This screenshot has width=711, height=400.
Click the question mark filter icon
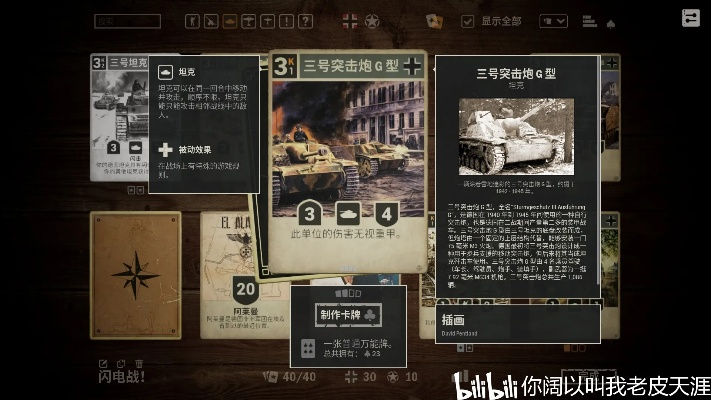tap(306, 20)
